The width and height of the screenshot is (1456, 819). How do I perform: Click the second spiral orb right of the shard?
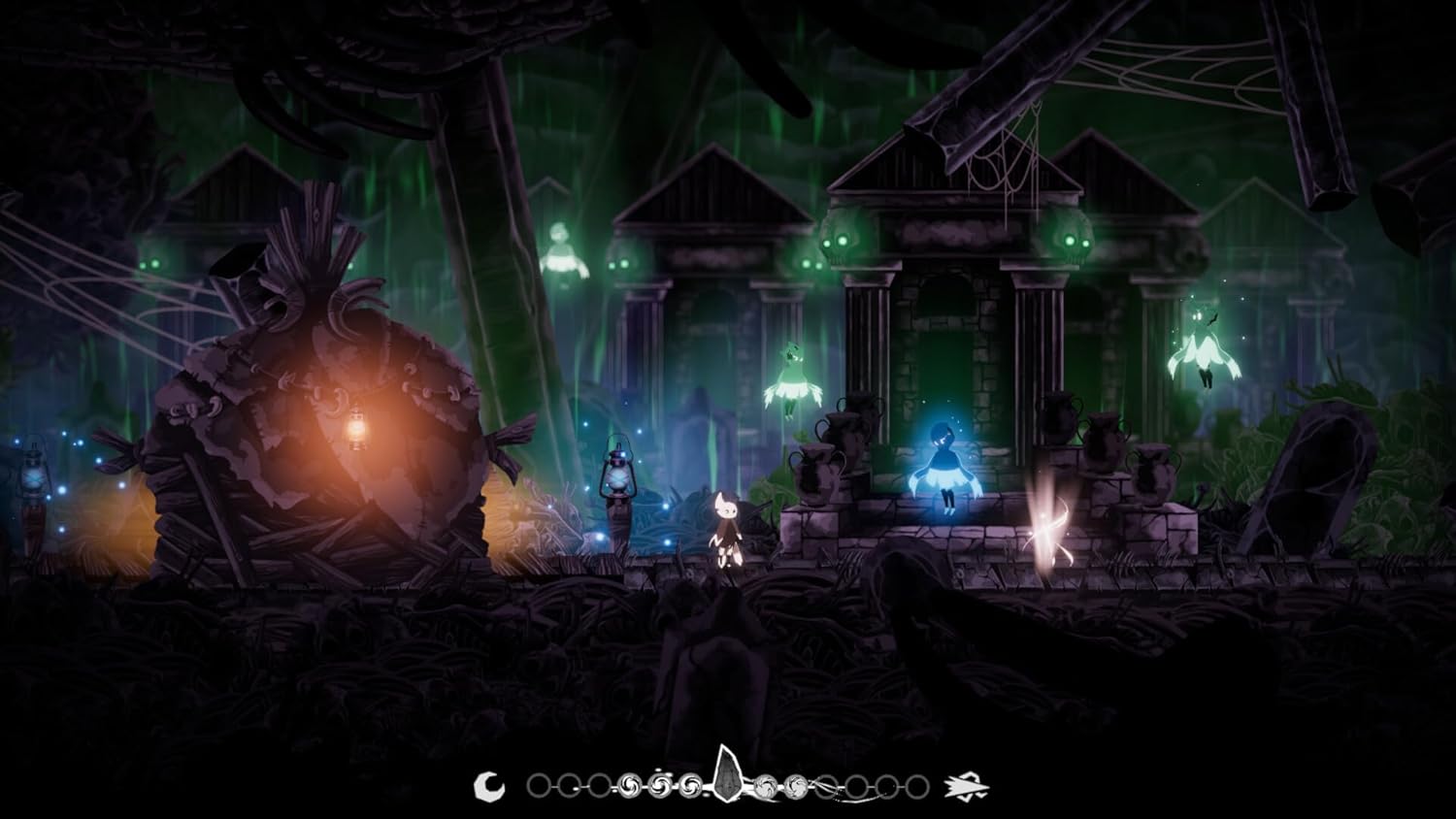click(798, 786)
